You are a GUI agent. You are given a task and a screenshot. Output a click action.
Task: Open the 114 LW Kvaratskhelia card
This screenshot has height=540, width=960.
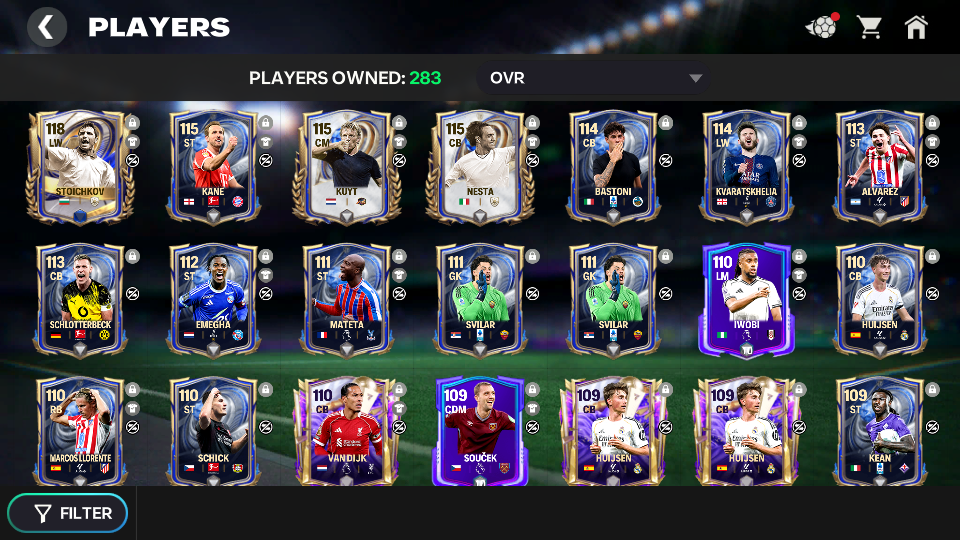pyautogui.click(x=747, y=167)
